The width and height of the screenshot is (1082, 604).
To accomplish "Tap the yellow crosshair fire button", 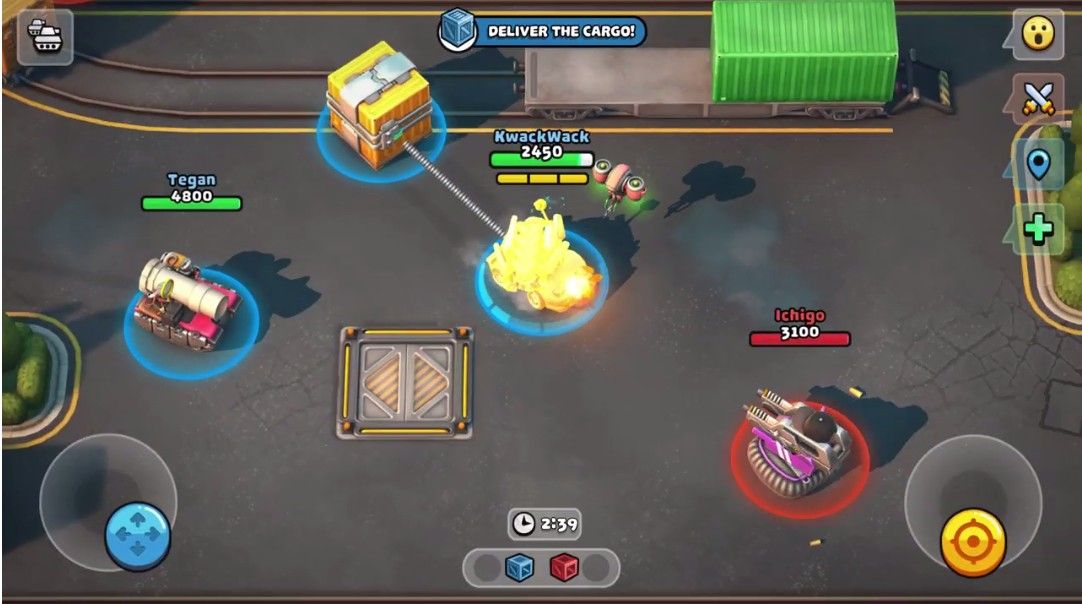I will coord(973,543).
